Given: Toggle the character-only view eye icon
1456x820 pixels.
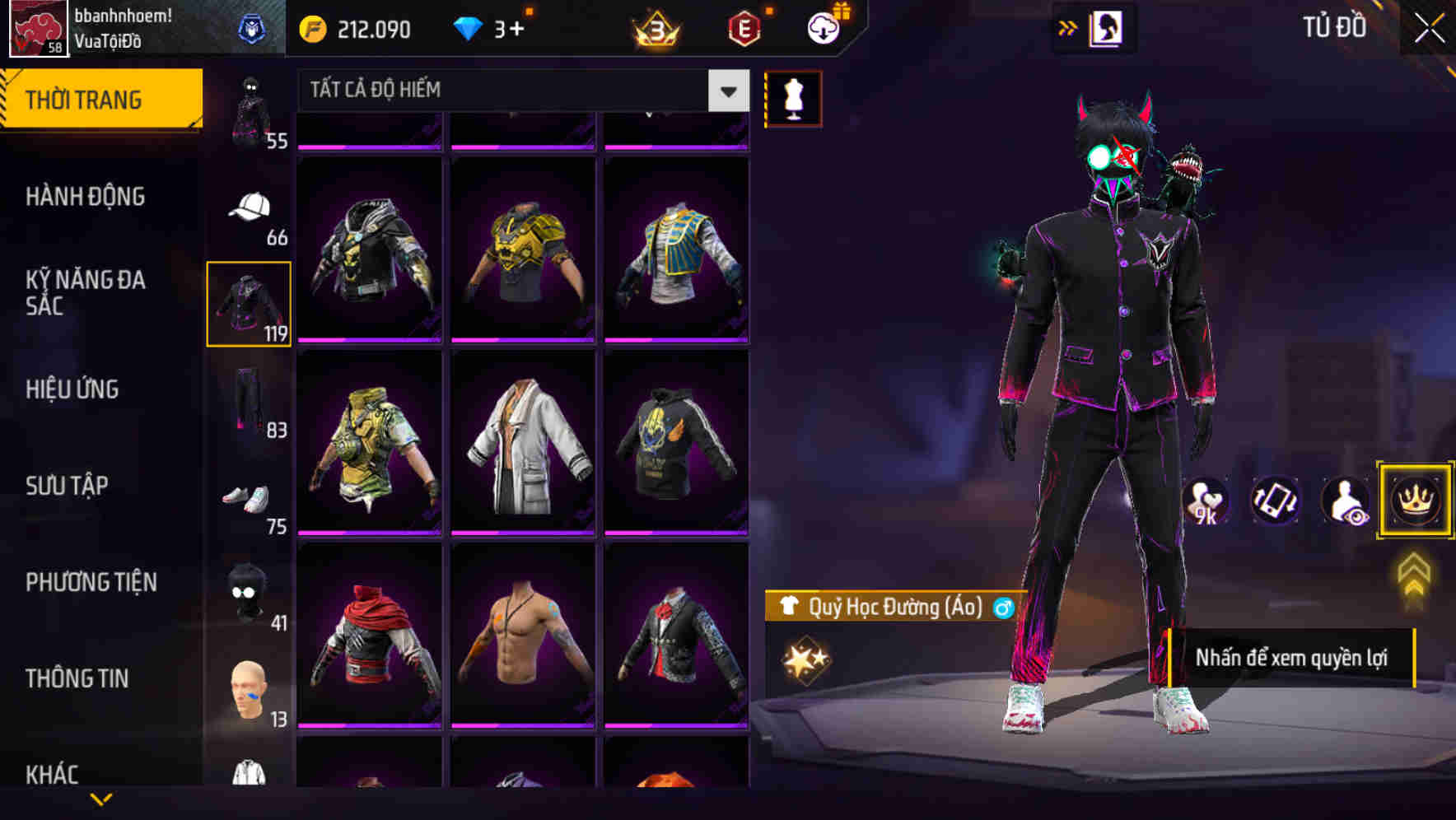Looking at the screenshot, I should (1344, 501).
